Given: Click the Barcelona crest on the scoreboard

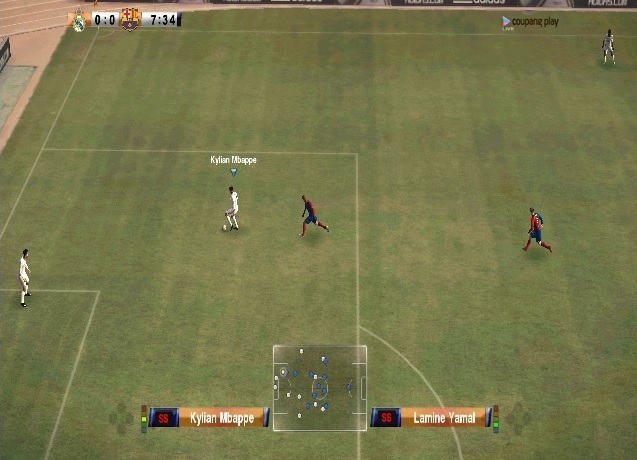Looking at the screenshot, I should [x=130, y=19].
